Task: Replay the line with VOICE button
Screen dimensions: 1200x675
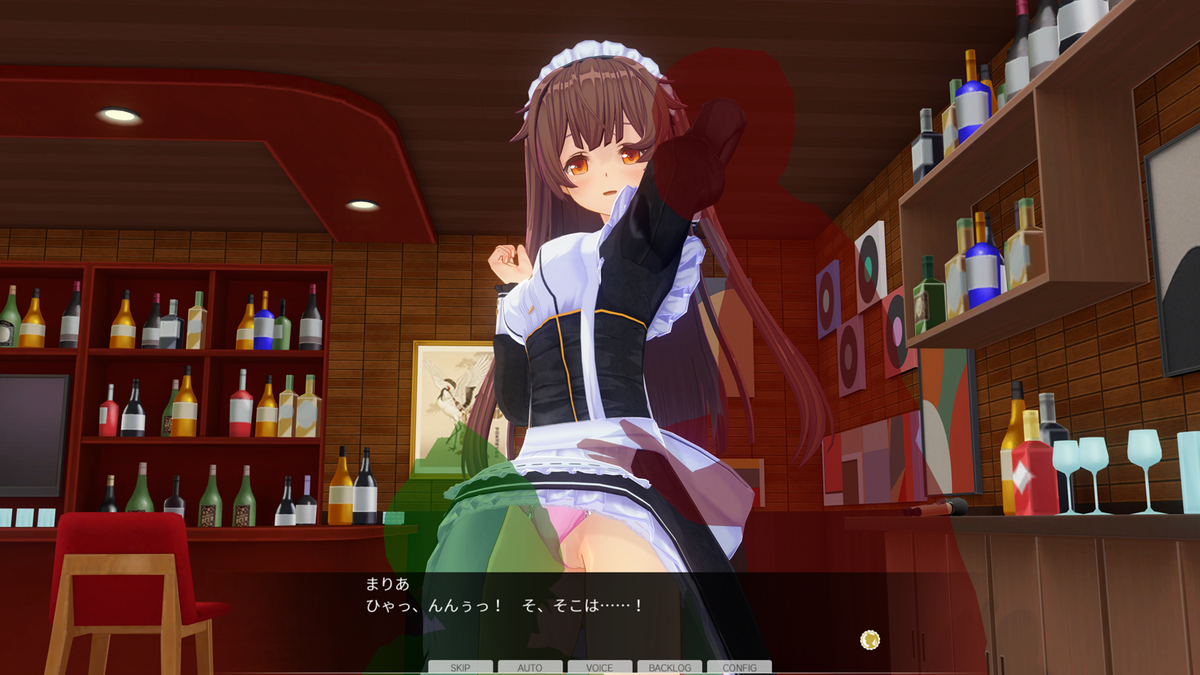Action: pyautogui.click(x=600, y=667)
